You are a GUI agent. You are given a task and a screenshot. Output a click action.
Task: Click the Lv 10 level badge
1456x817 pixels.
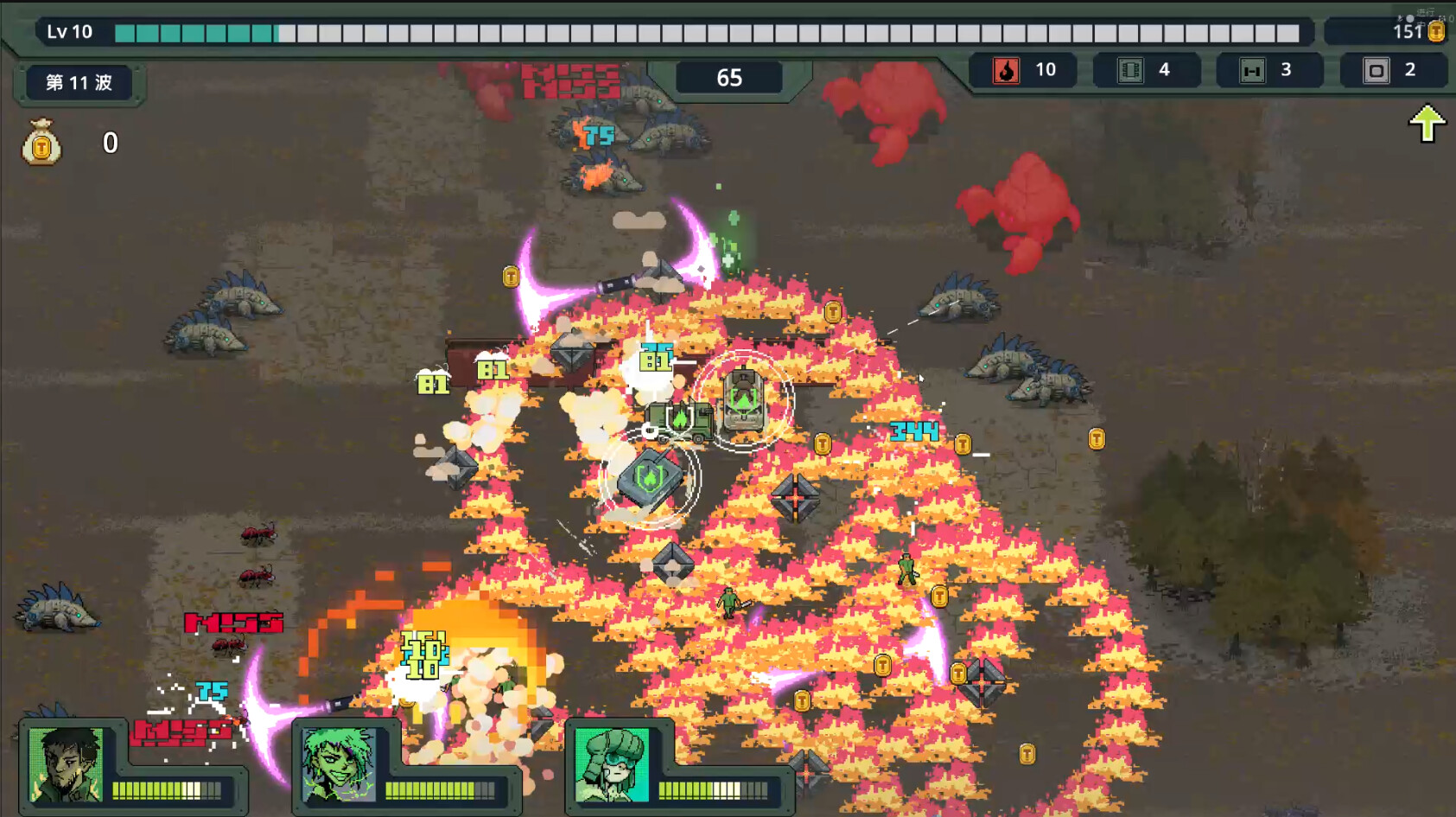tap(69, 30)
